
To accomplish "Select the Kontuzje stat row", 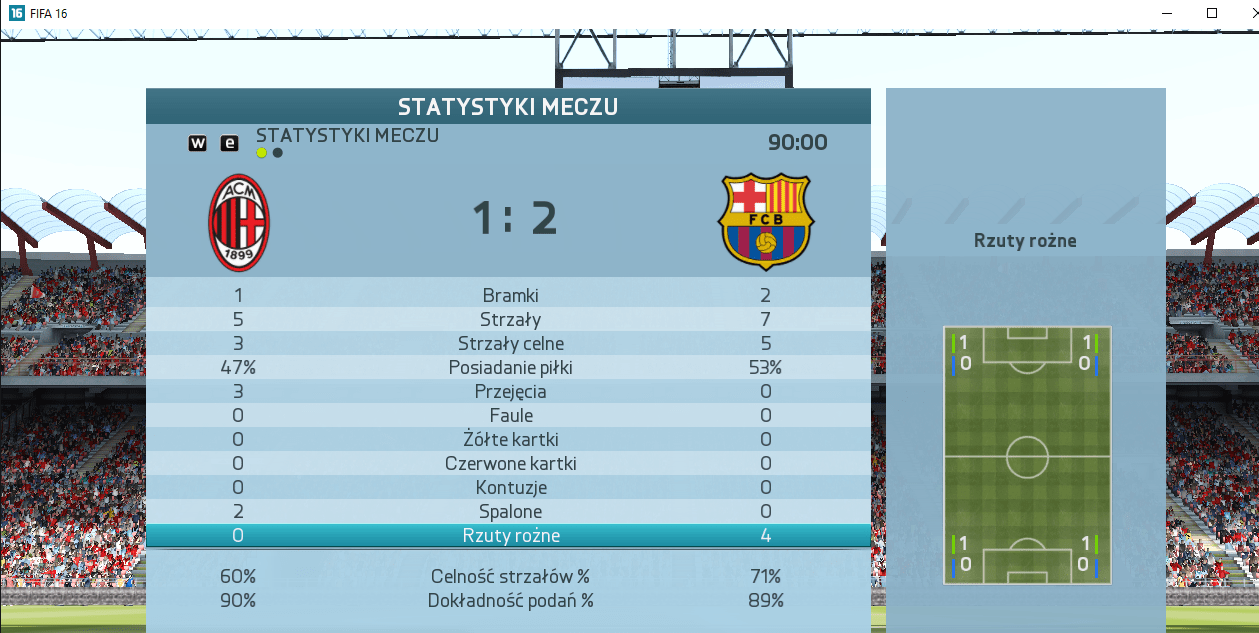I will 510,488.
